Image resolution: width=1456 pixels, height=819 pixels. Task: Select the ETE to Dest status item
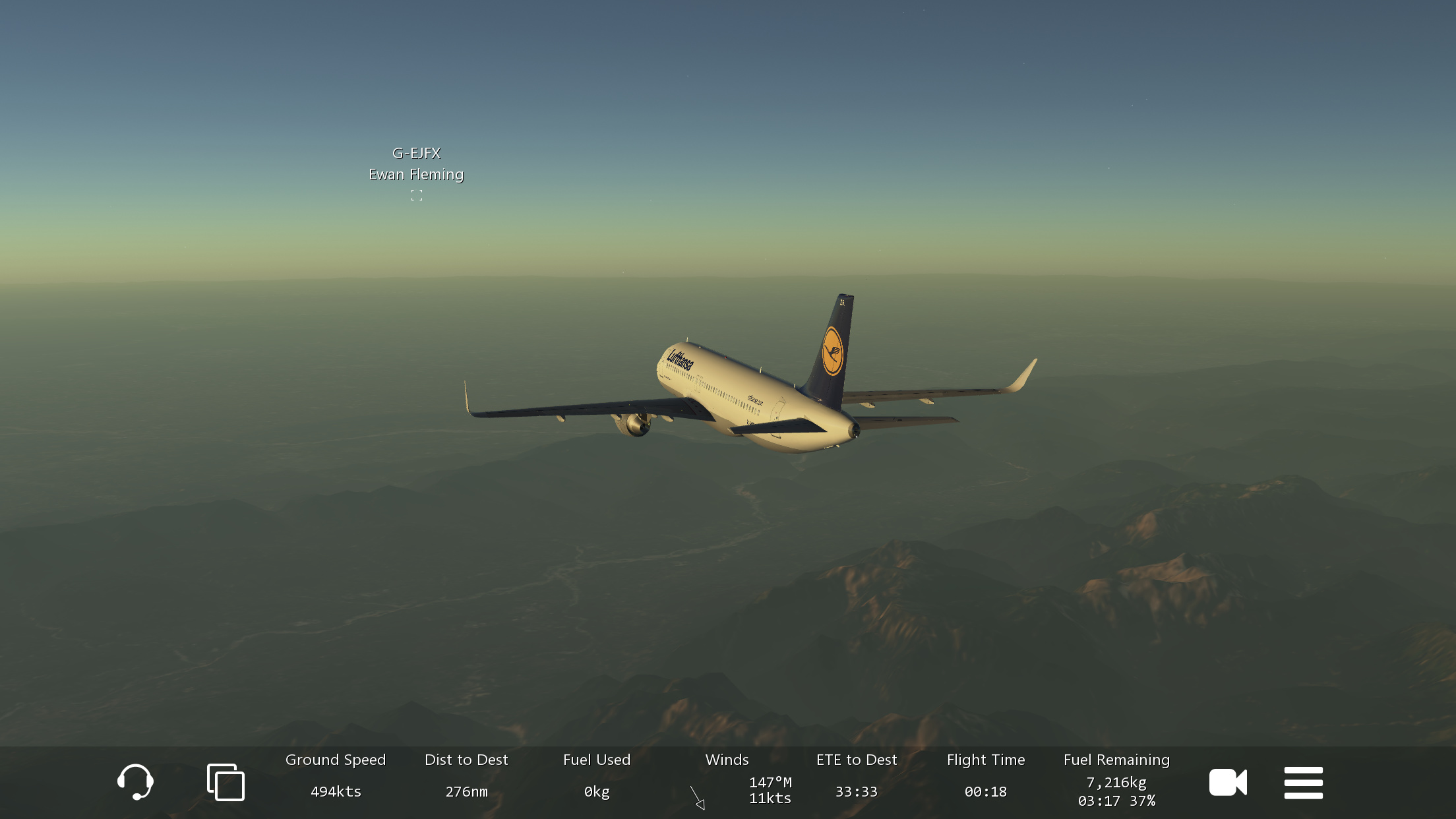(x=857, y=776)
